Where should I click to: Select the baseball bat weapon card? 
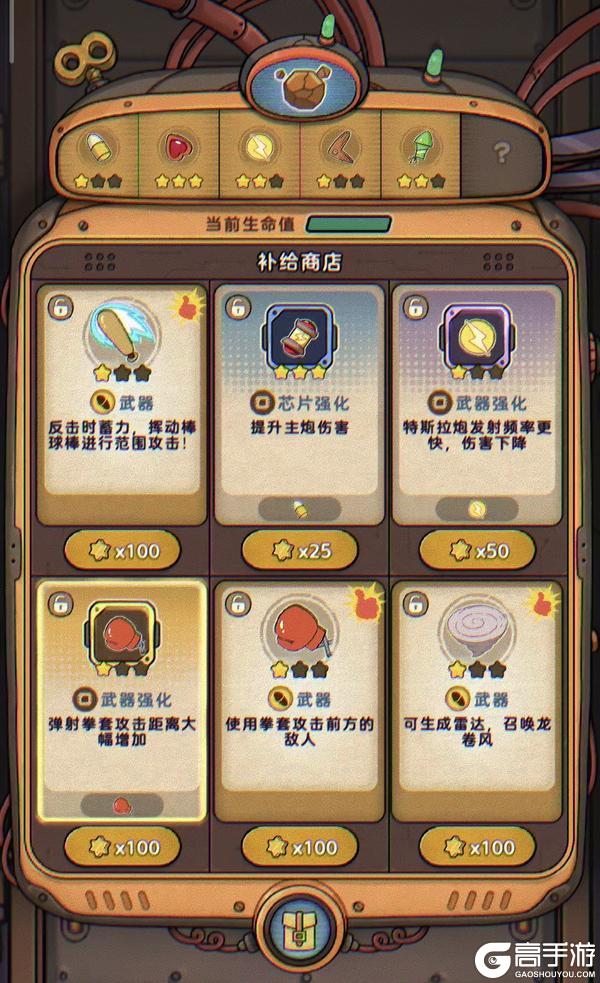[x=122, y=405]
